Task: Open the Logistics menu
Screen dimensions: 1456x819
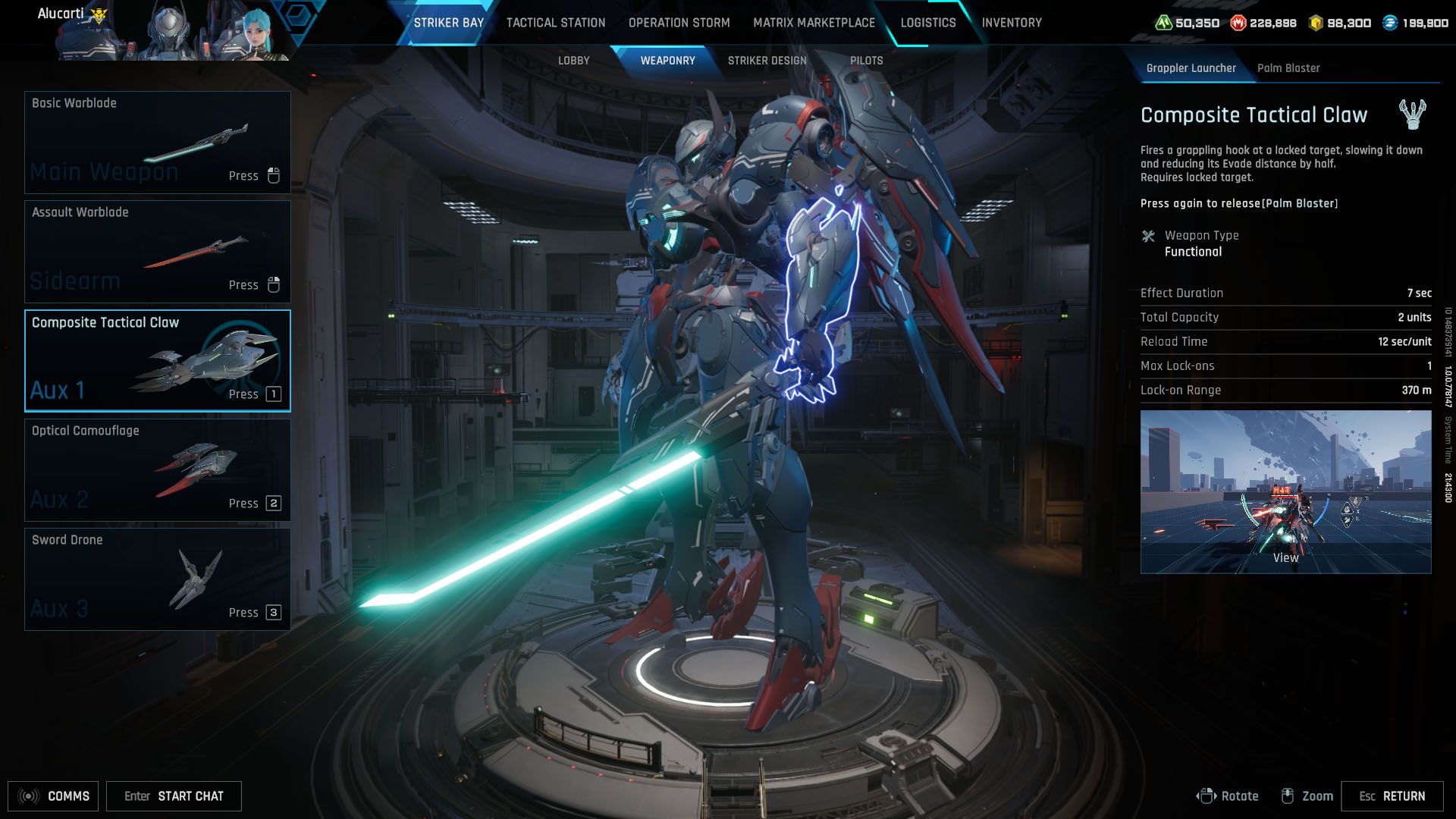Action: pyautogui.click(x=927, y=23)
